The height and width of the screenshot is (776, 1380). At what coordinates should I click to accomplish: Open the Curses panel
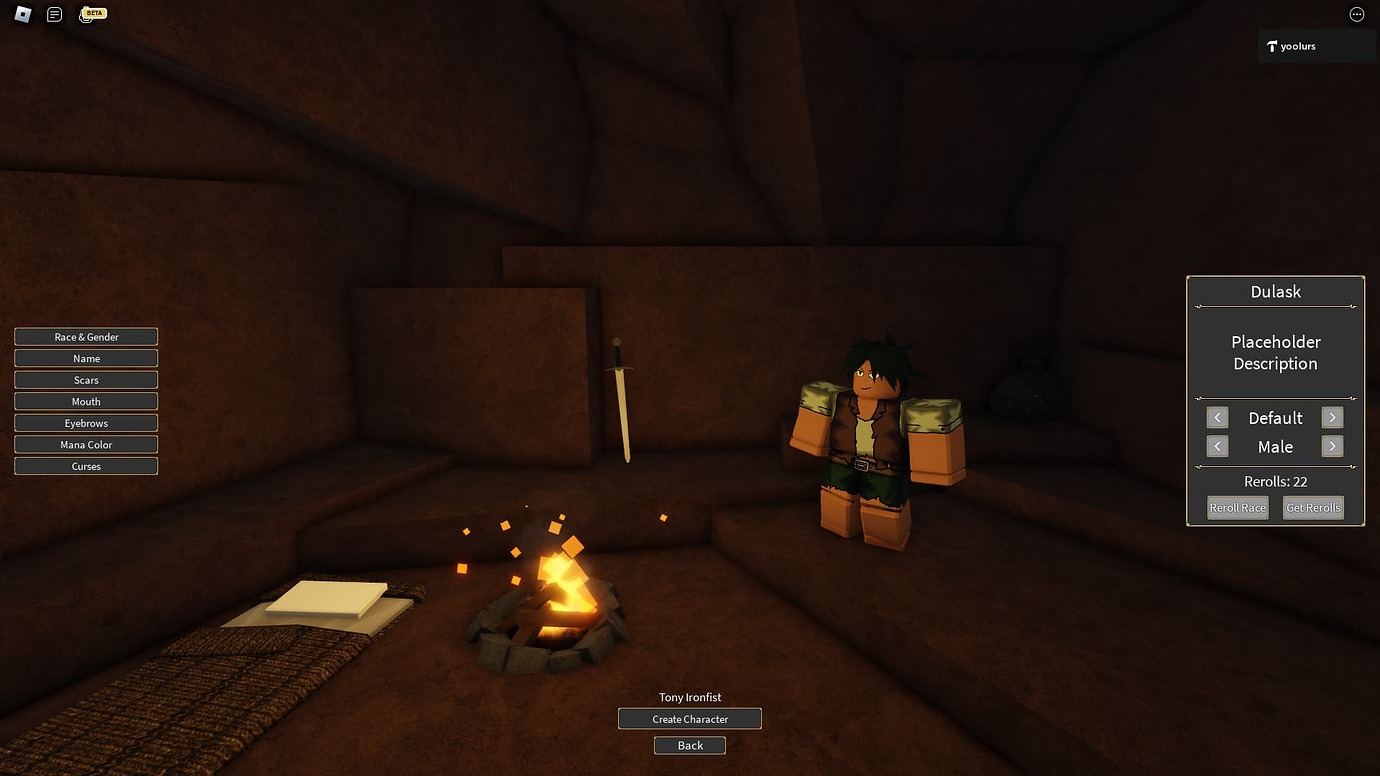pyautogui.click(x=86, y=465)
